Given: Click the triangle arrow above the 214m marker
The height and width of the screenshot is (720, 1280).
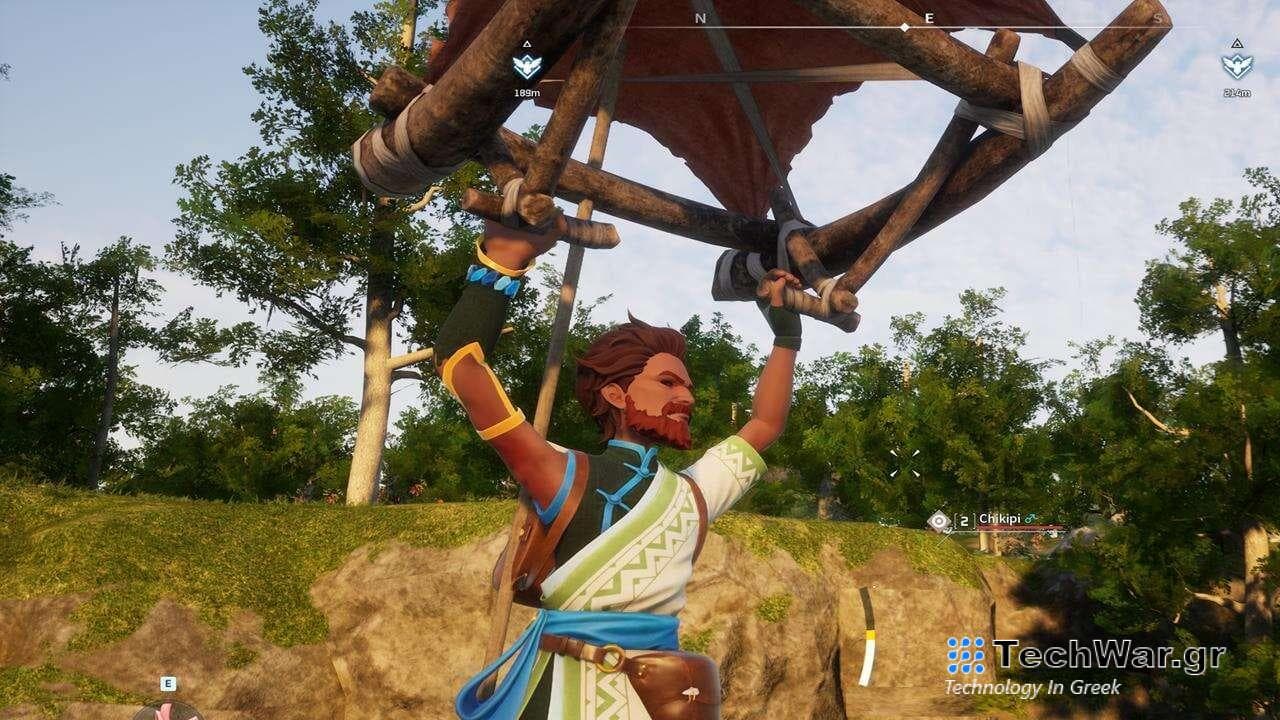Looking at the screenshot, I should point(1236,45).
